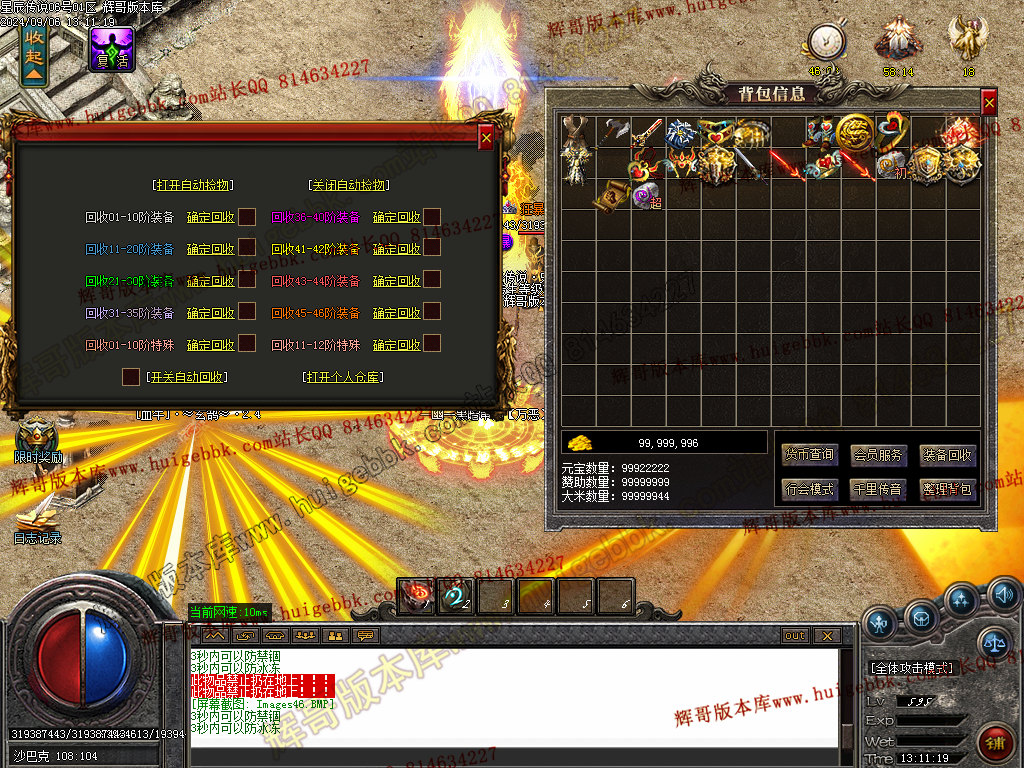Open 会员服务 member services
This screenshot has height=768, width=1024.
(x=878, y=455)
